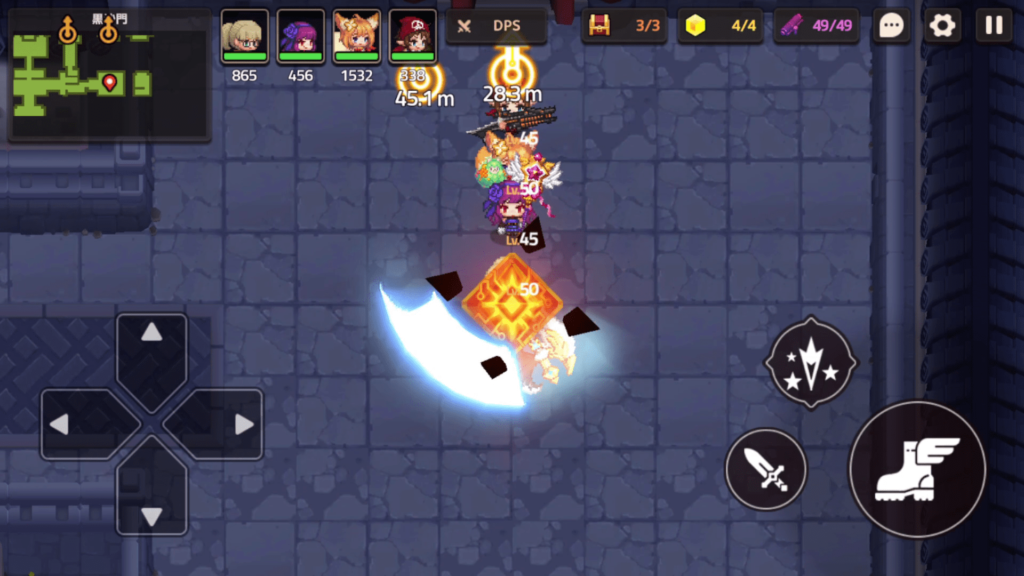1024x576 pixels.
Task: Select the blonde hero portrait
Action: (244, 38)
